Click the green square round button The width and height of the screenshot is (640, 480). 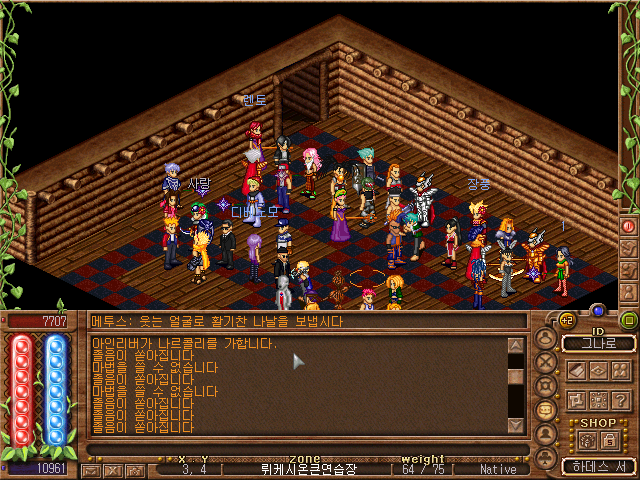pos(629,320)
